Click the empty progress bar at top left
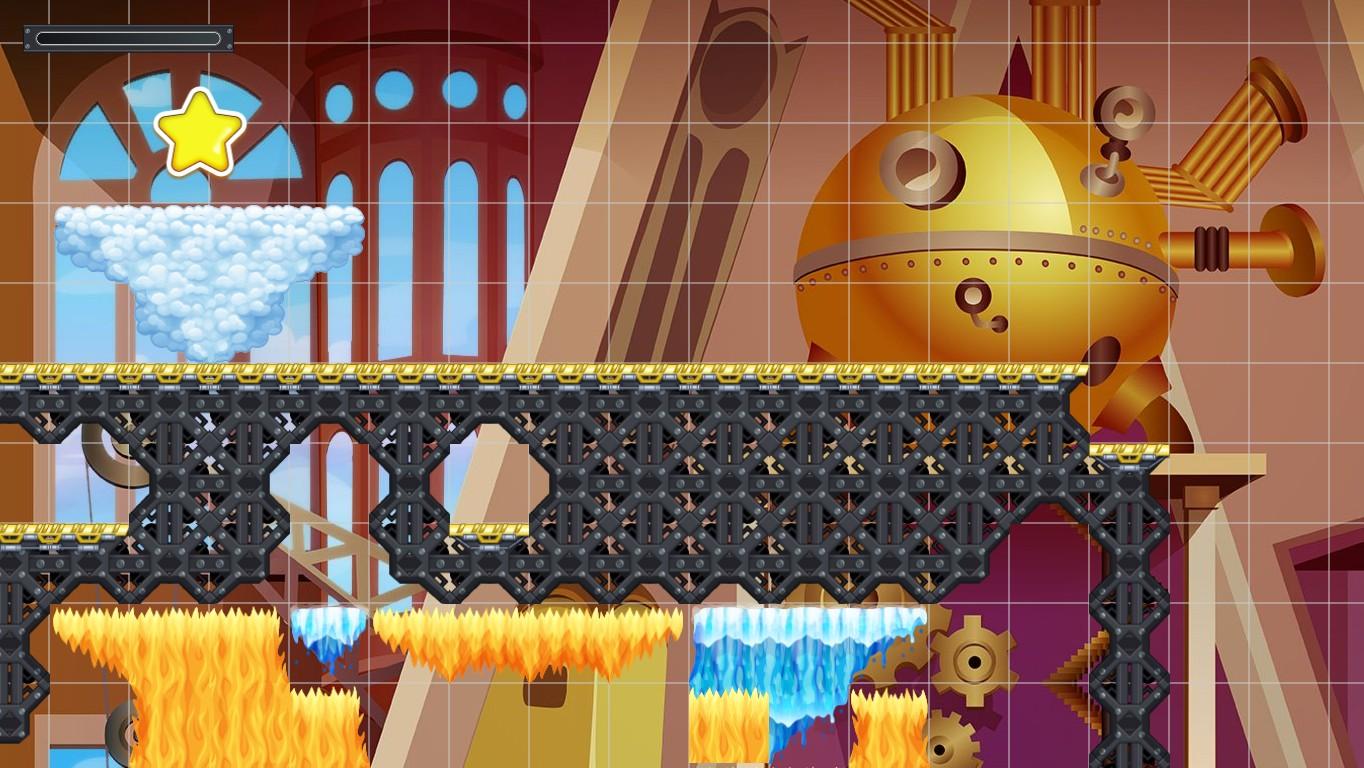1364x768 pixels. [x=128, y=38]
